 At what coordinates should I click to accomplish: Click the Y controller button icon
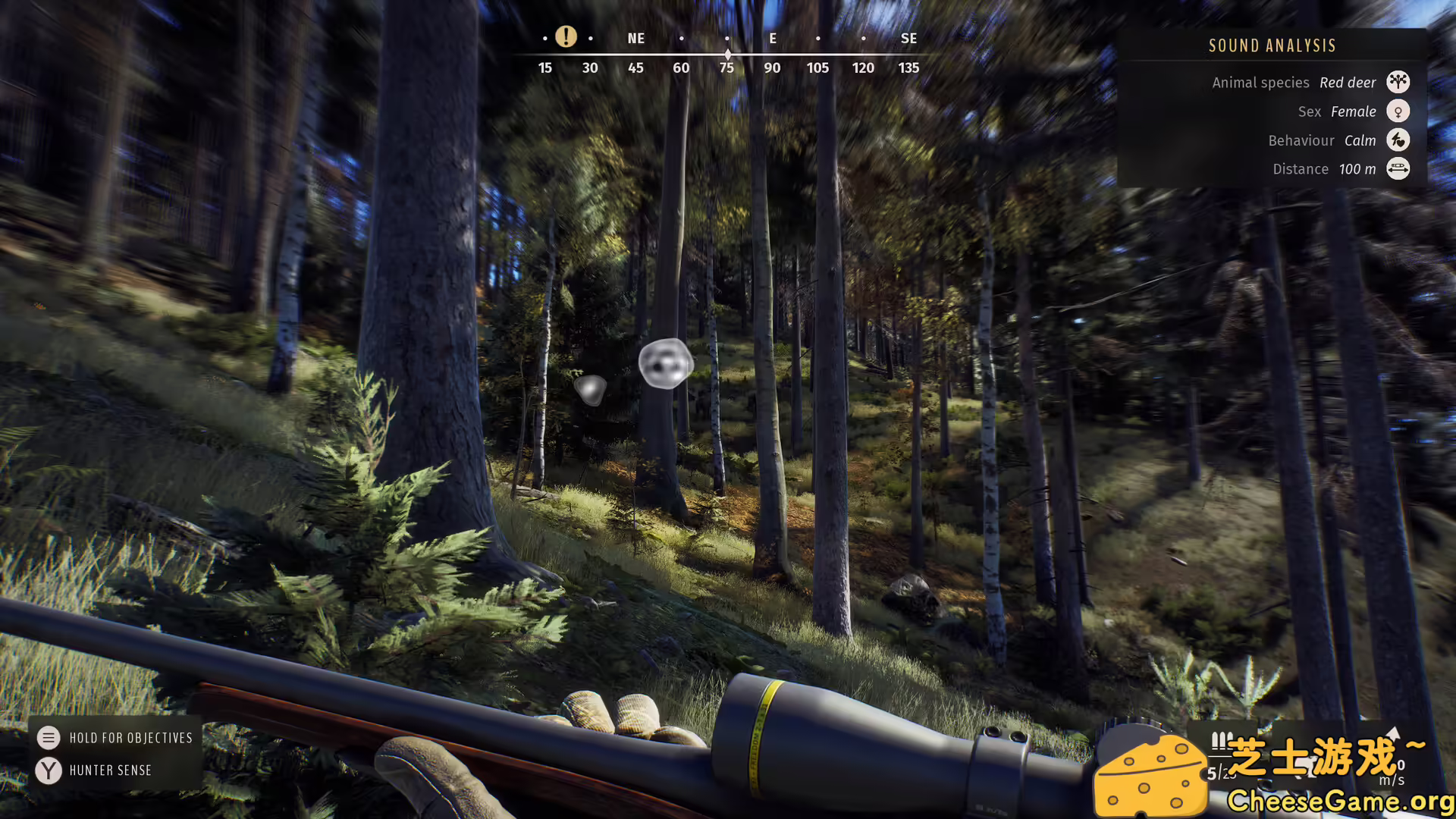49,770
